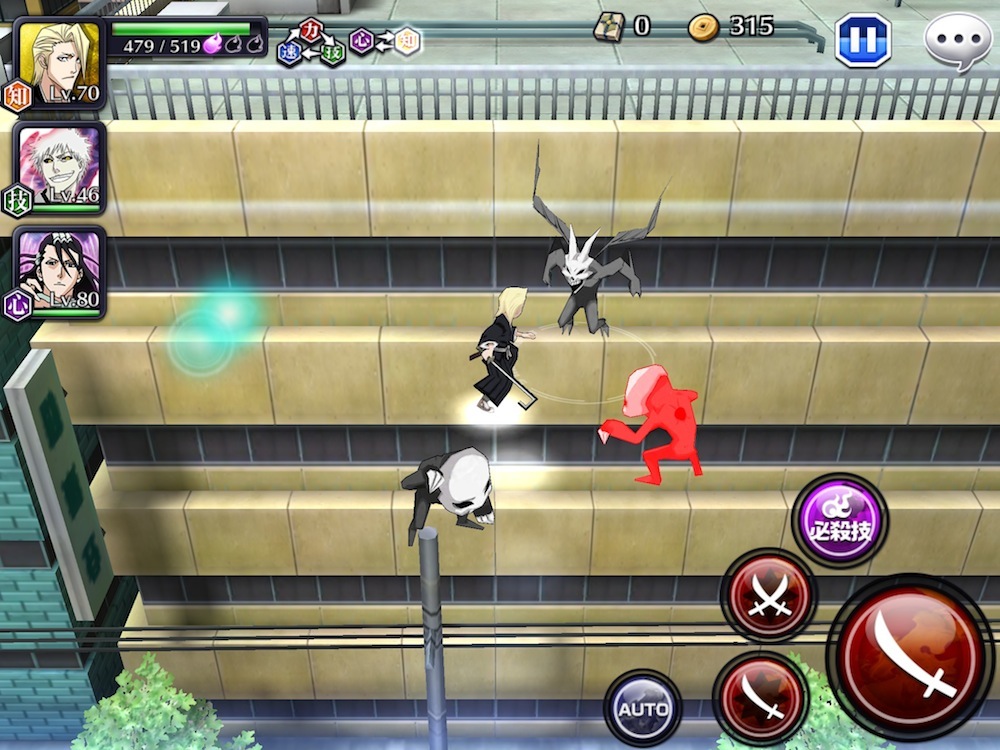The height and width of the screenshot is (750, 1000).
Task: Switch to the Lv.80 dark-haired character
Action: pyautogui.click(x=61, y=272)
